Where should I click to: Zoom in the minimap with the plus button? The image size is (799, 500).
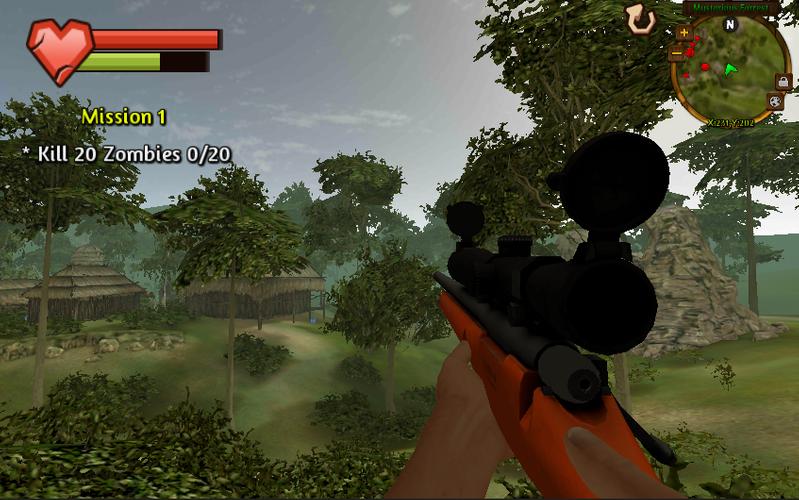coord(684,32)
